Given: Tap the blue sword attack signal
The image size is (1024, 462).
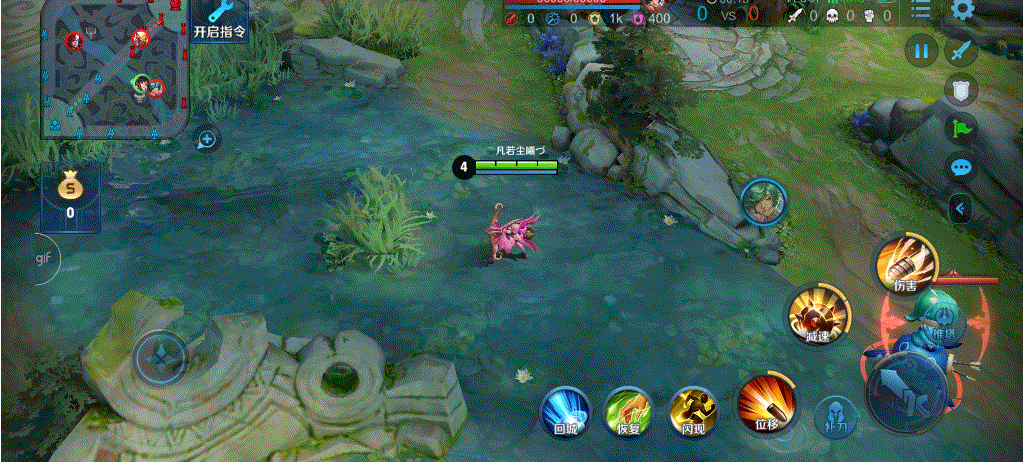Looking at the screenshot, I should coord(961,50).
